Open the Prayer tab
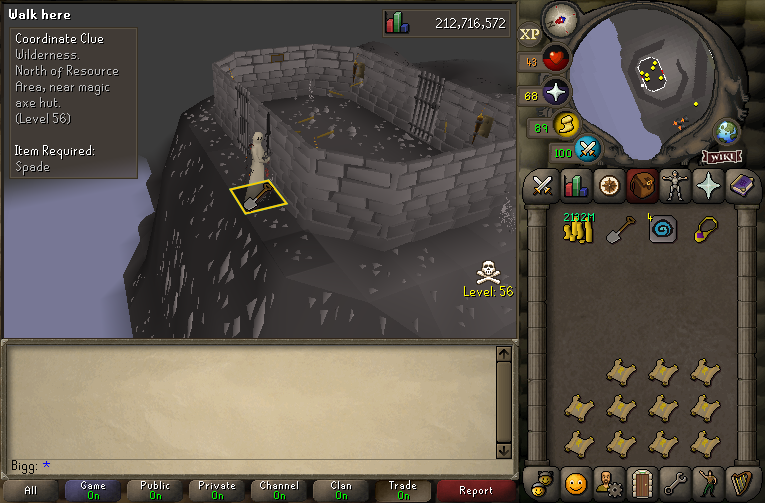Screen dimensions: 765x503 click(x=708, y=185)
